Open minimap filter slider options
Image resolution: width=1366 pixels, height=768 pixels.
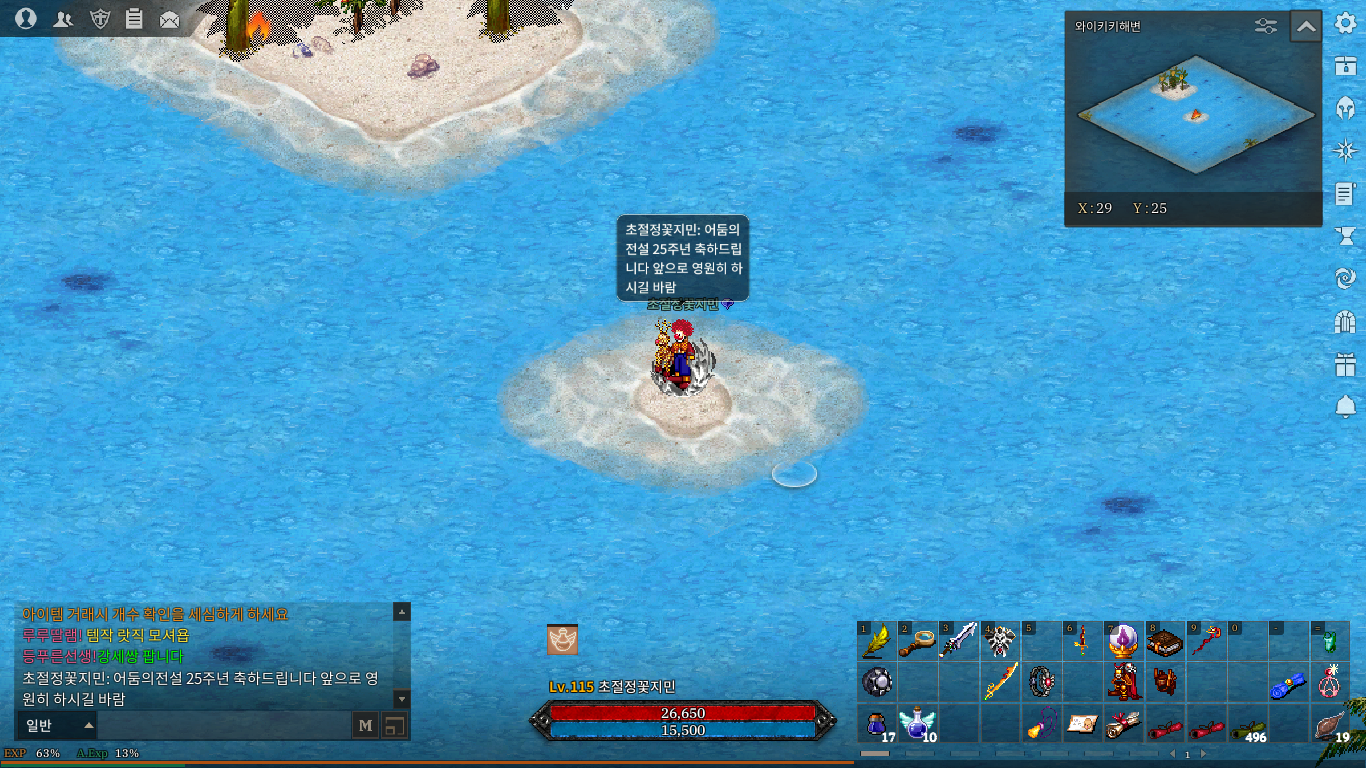click(x=1266, y=27)
